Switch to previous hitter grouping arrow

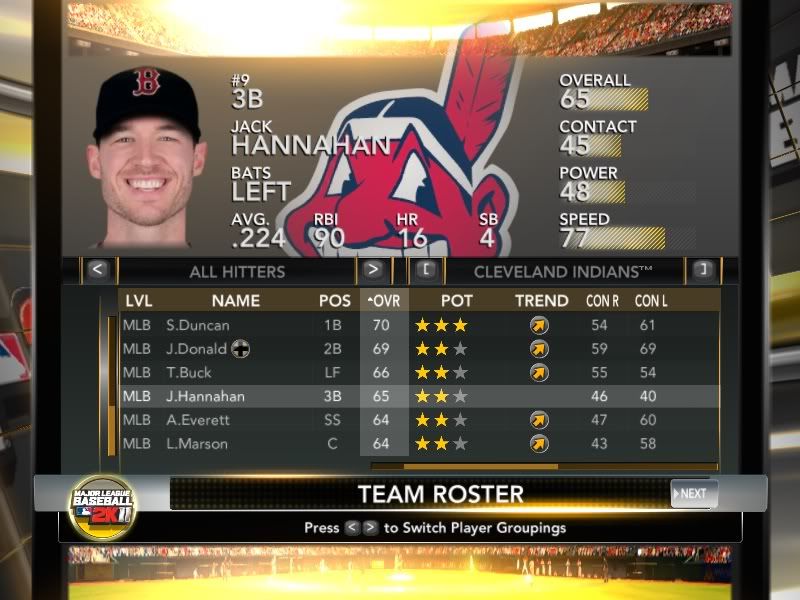point(97,270)
